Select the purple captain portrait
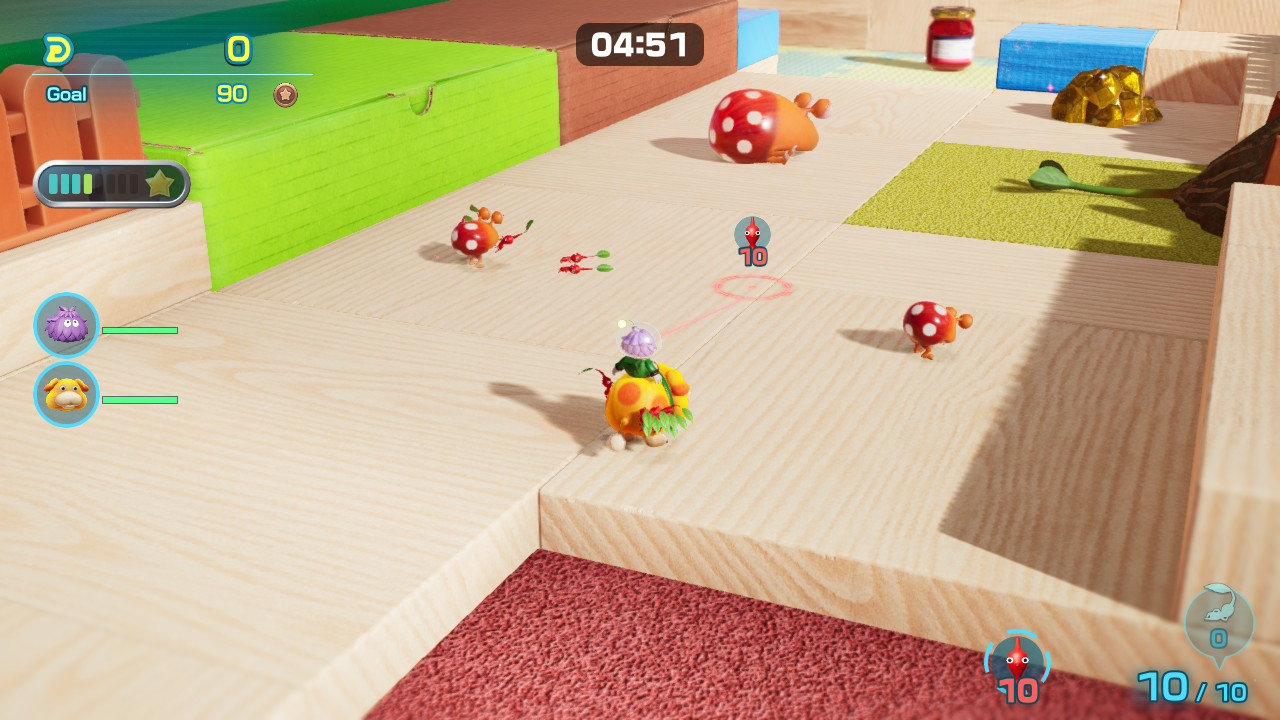 (66, 325)
